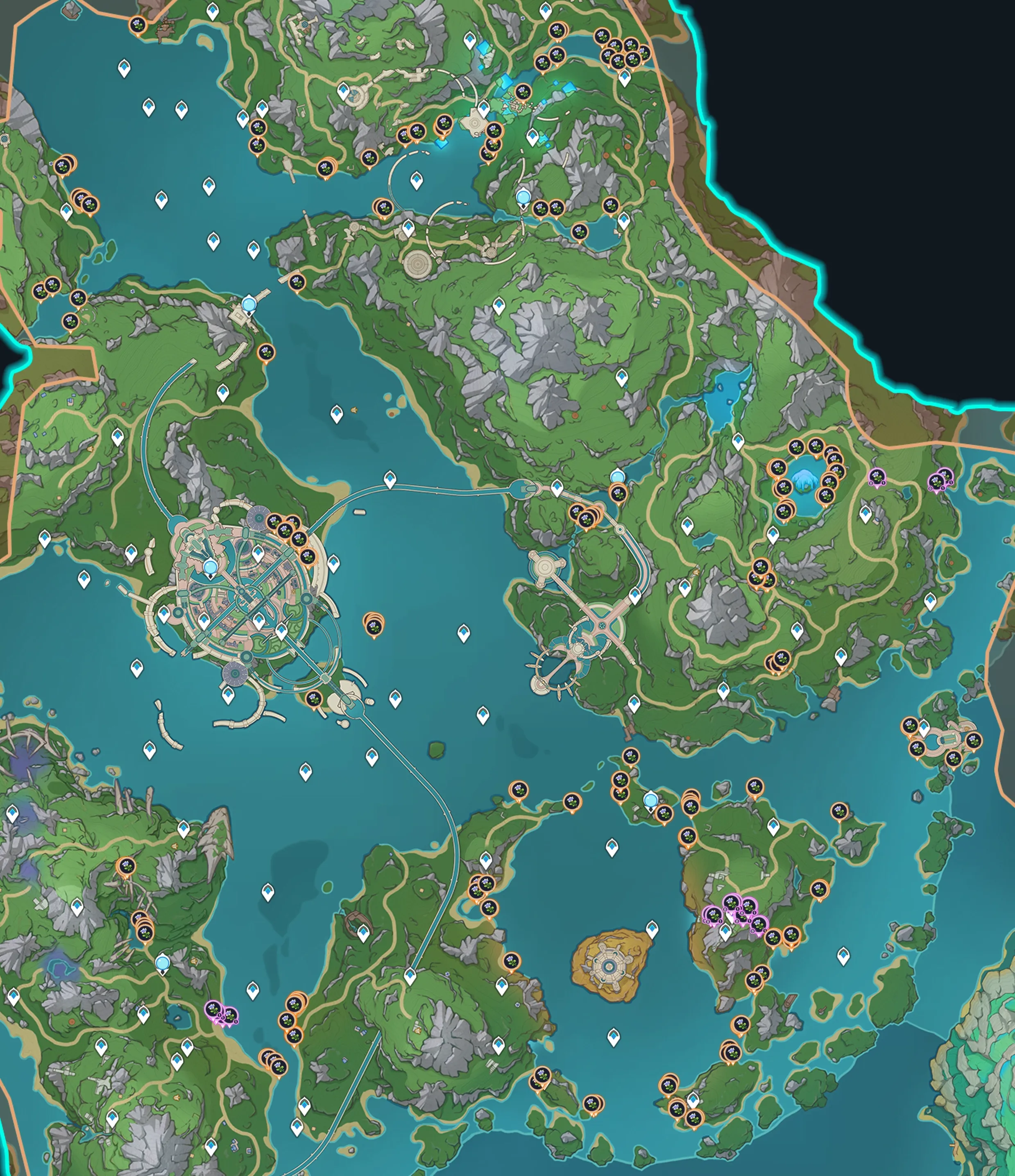Screen dimensions: 1015x1176
Task: Click the round blue marker inside the circular city
Action: pos(211,566)
